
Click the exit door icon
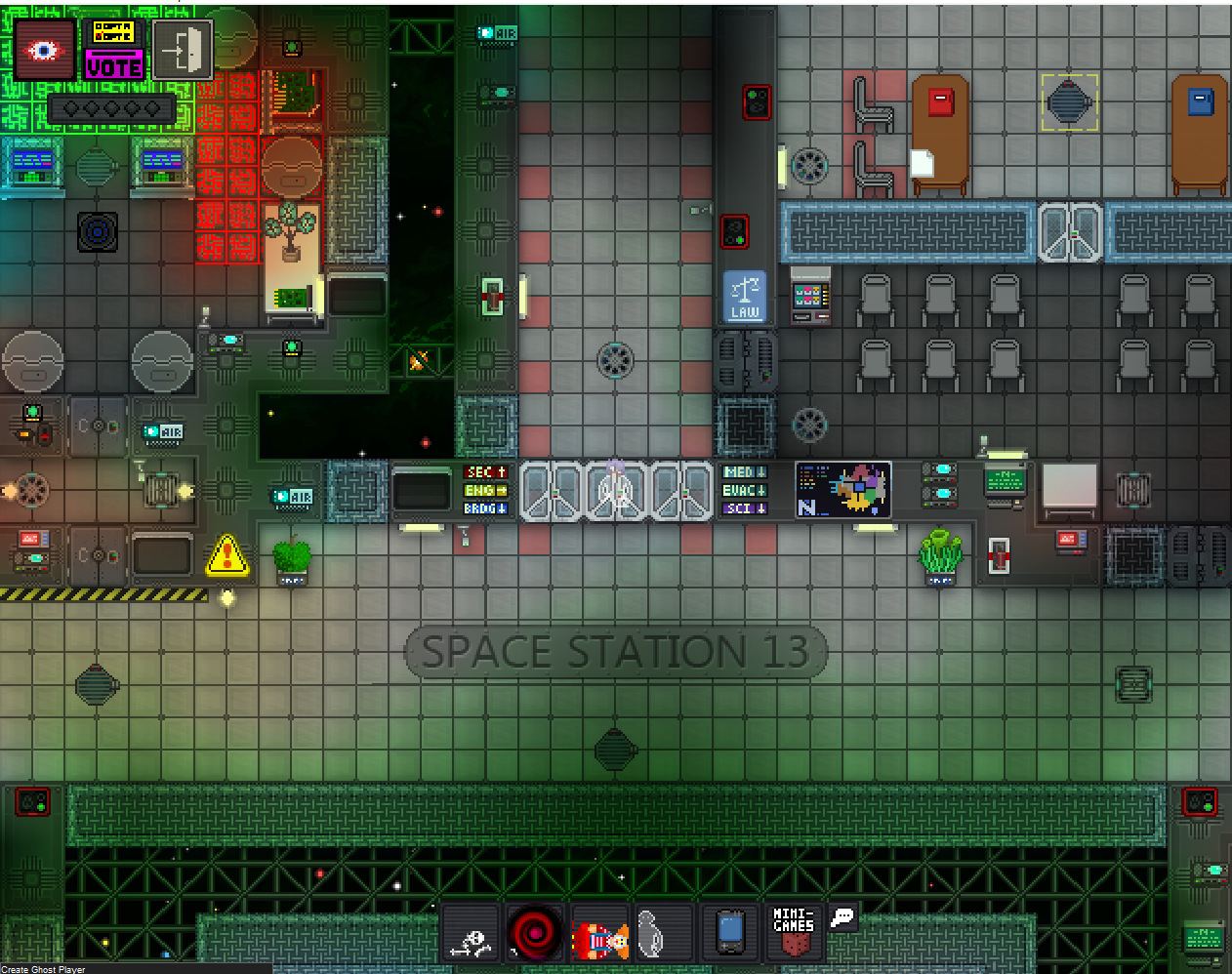[x=183, y=50]
